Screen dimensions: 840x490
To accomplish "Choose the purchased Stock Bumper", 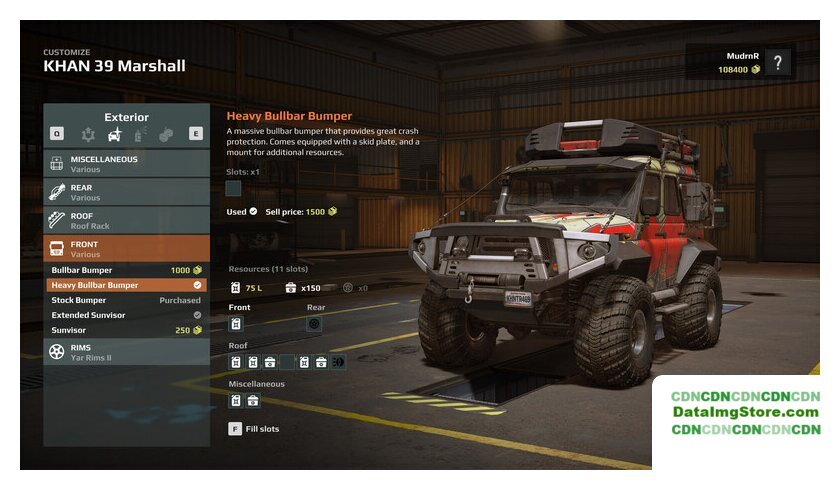I will (x=126, y=300).
